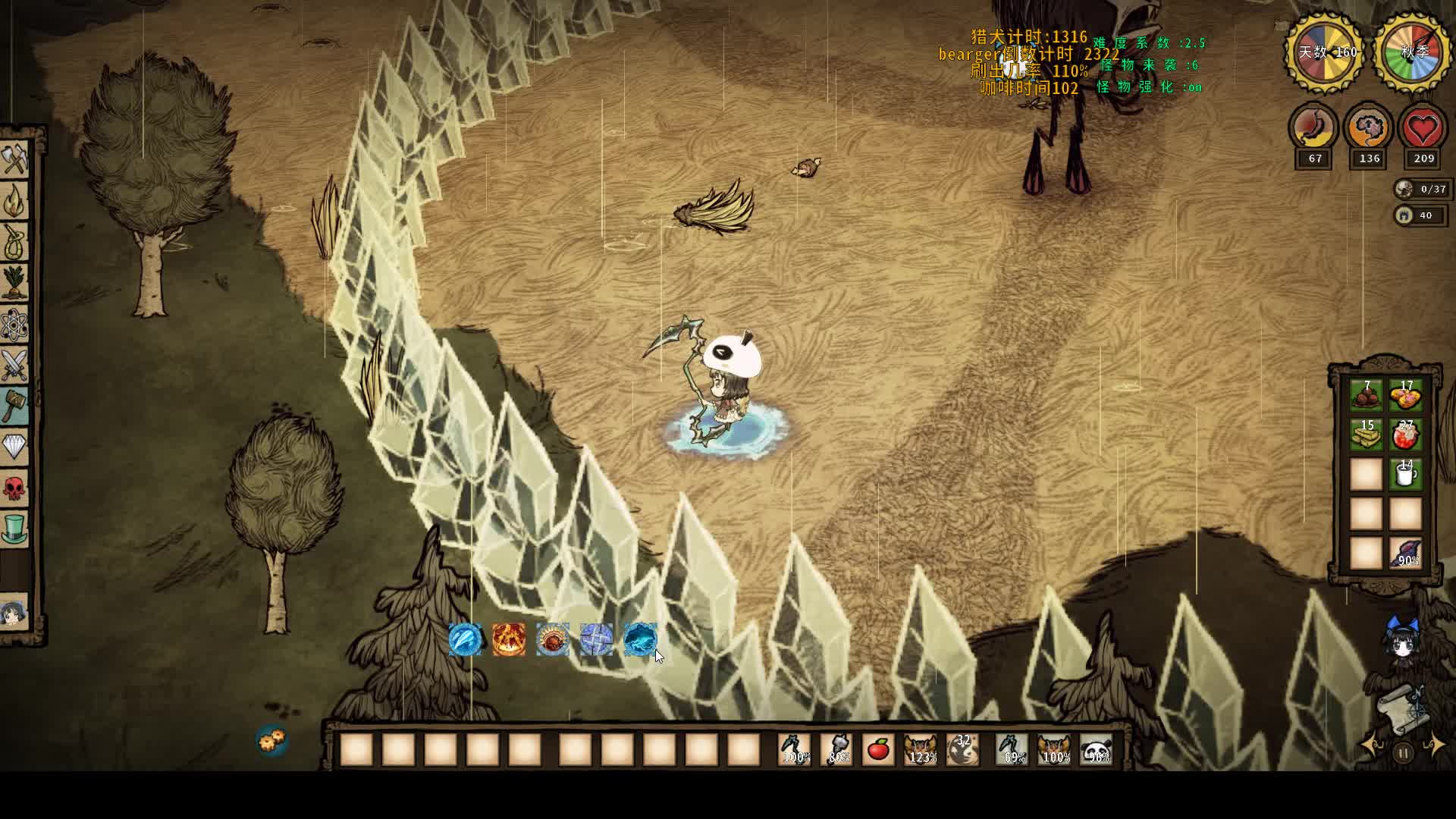
Task: Activate the blue feather skill icon
Action: coord(465,640)
